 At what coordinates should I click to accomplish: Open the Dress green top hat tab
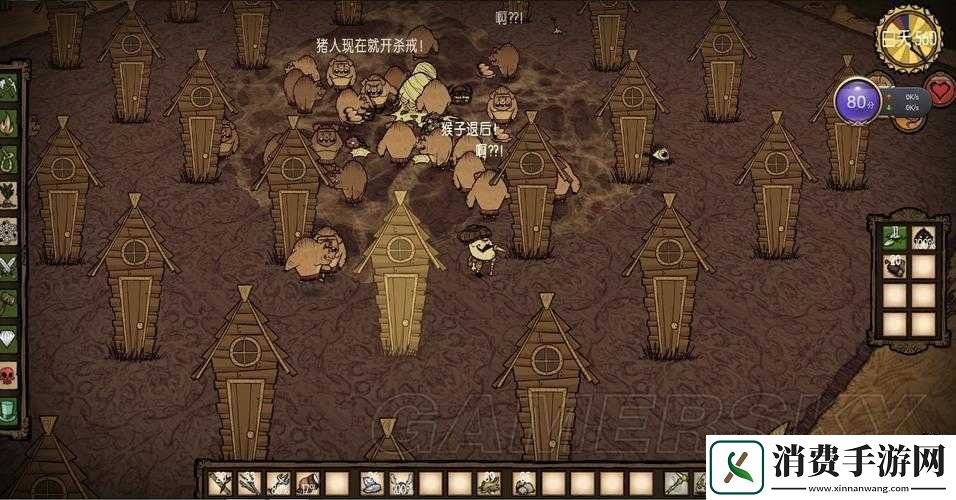(8, 409)
